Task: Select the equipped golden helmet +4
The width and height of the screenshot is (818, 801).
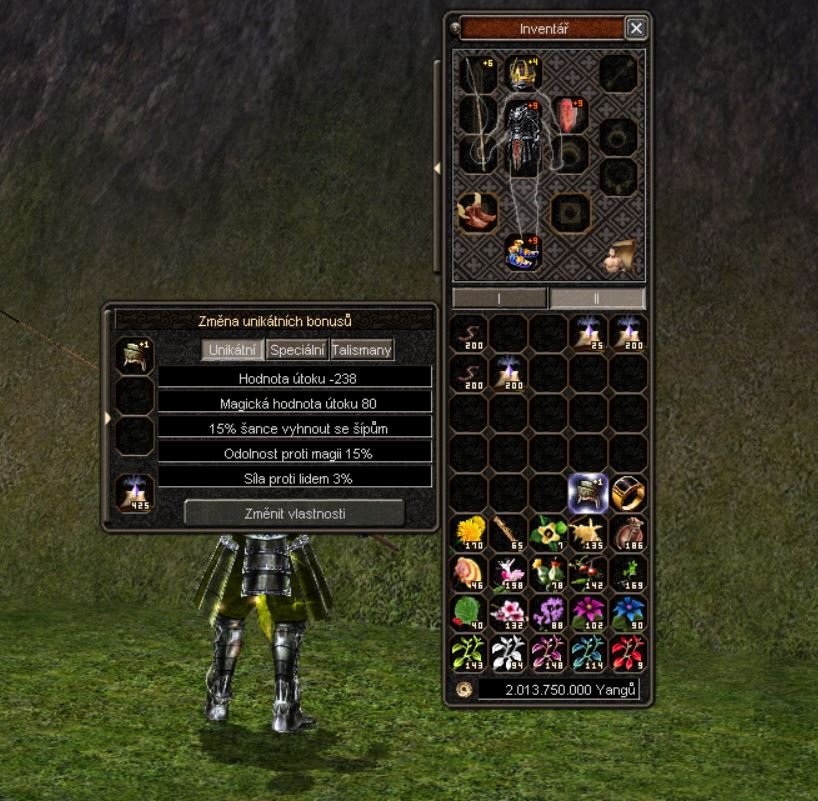Action: pyautogui.click(x=520, y=73)
